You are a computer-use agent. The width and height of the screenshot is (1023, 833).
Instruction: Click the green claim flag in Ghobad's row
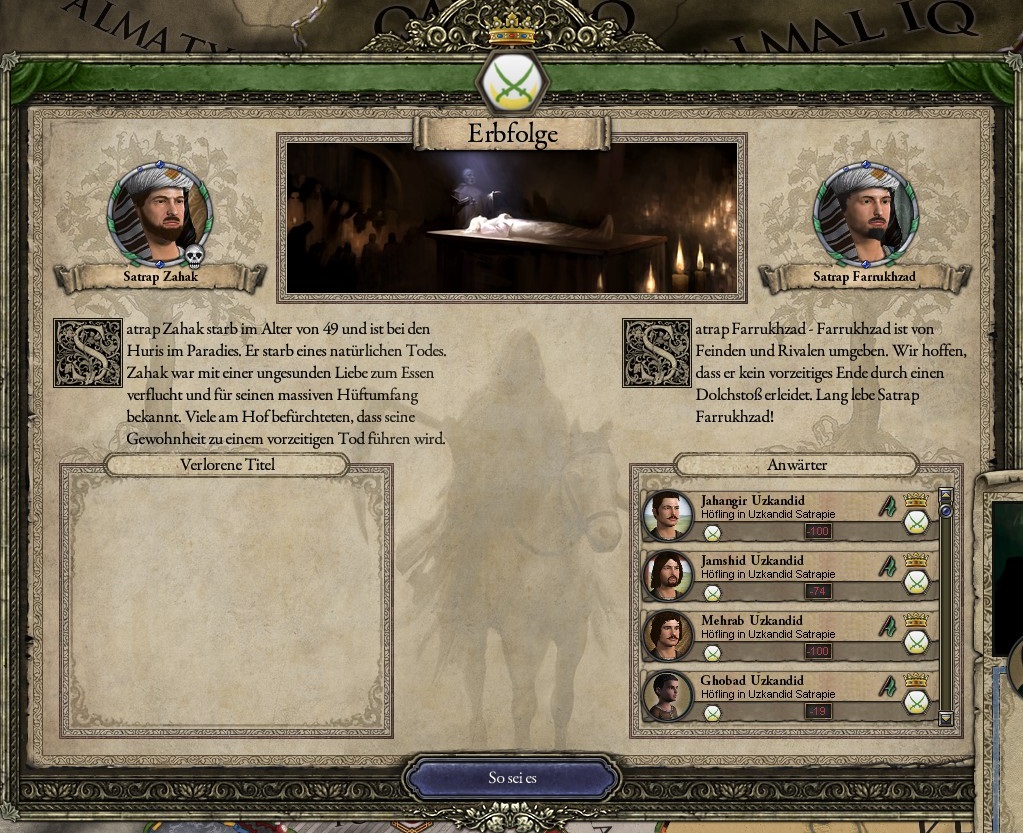pyautogui.click(x=887, y=687)
